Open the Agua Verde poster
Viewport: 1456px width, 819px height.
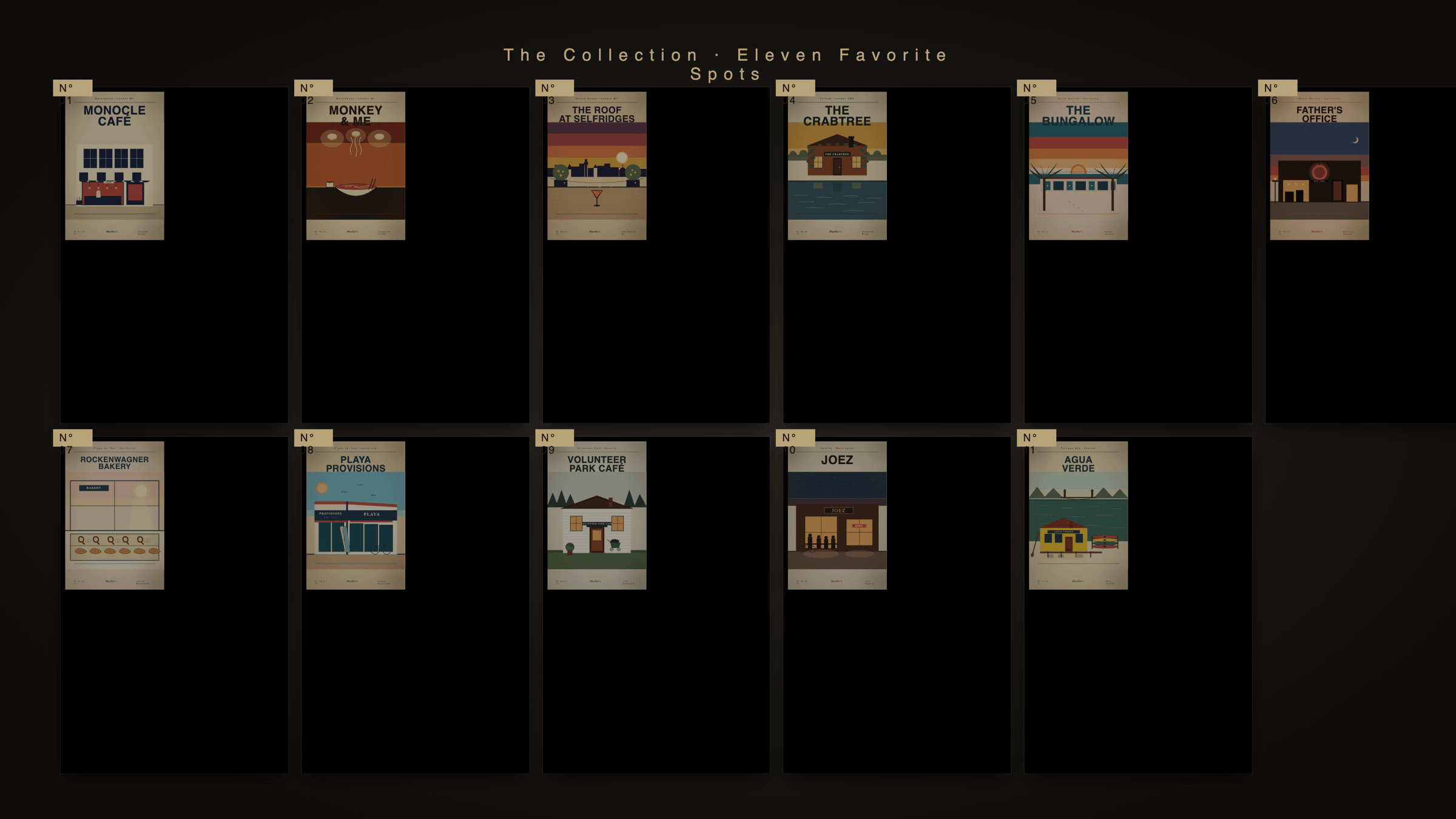[1078, 515]
